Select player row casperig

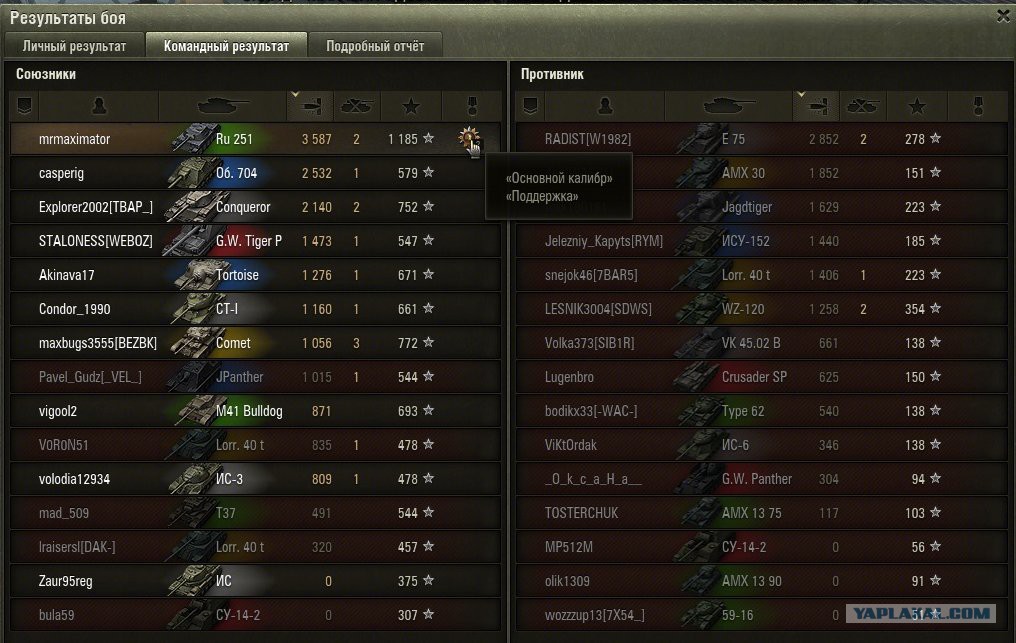[255, 173]
